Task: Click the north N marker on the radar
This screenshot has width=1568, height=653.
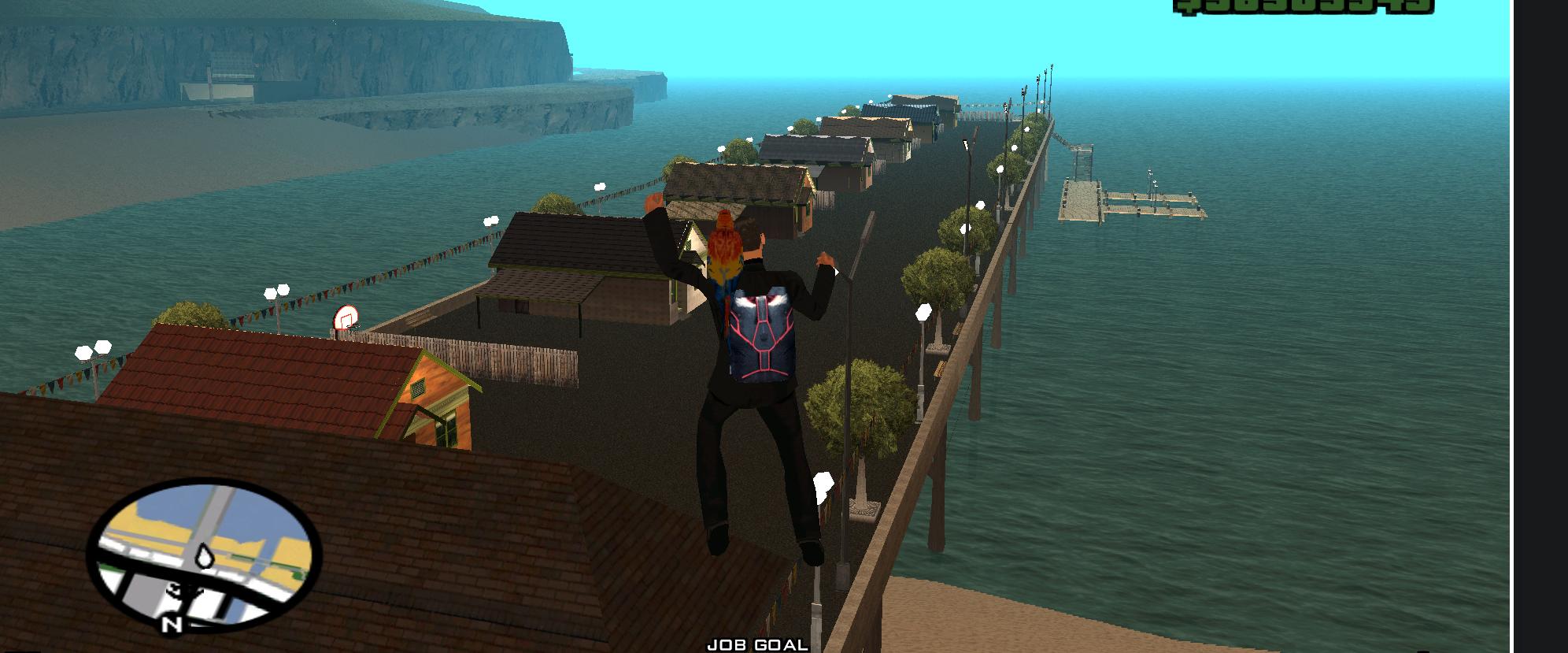Action: 172,625
